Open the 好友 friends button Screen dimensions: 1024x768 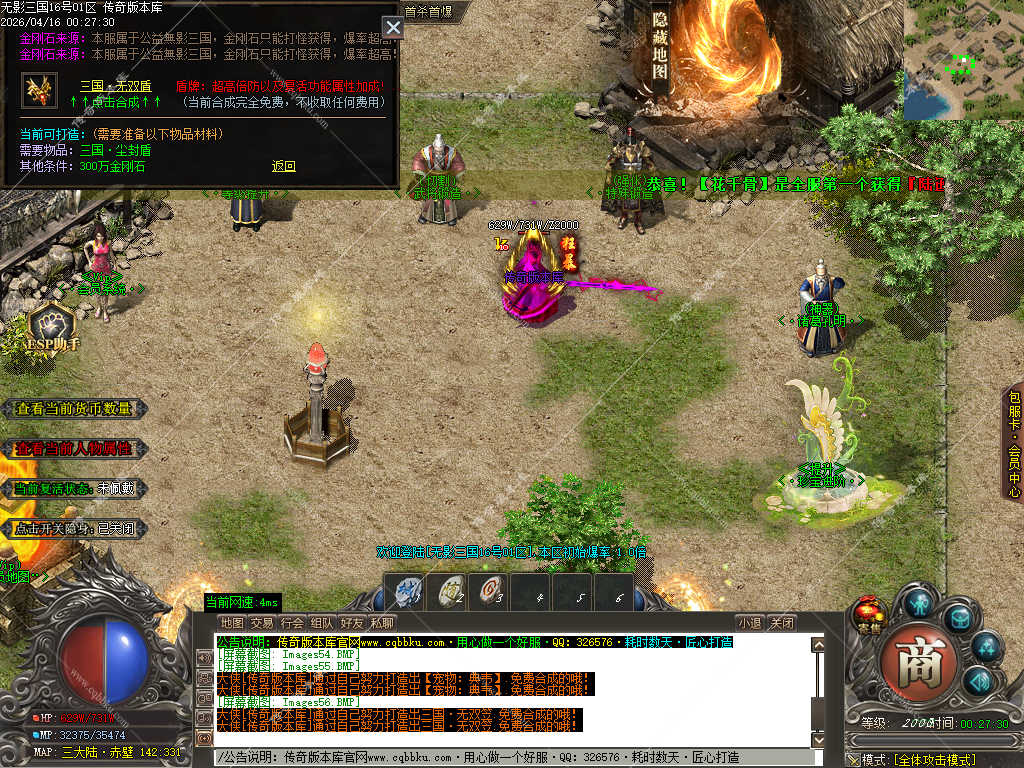[x=352, y=623]
